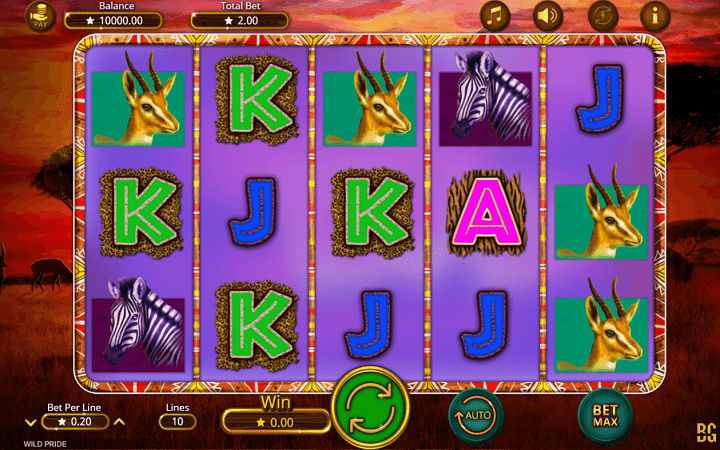Toggle the background music
Screen dimensions: 720x450
tap(494, 14)
